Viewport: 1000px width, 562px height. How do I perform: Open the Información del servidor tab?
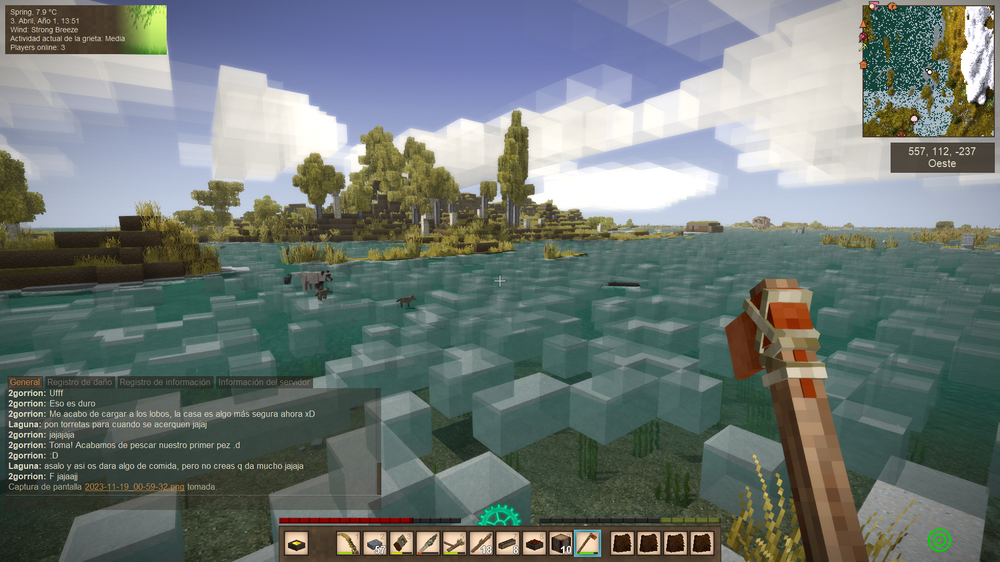264,382
